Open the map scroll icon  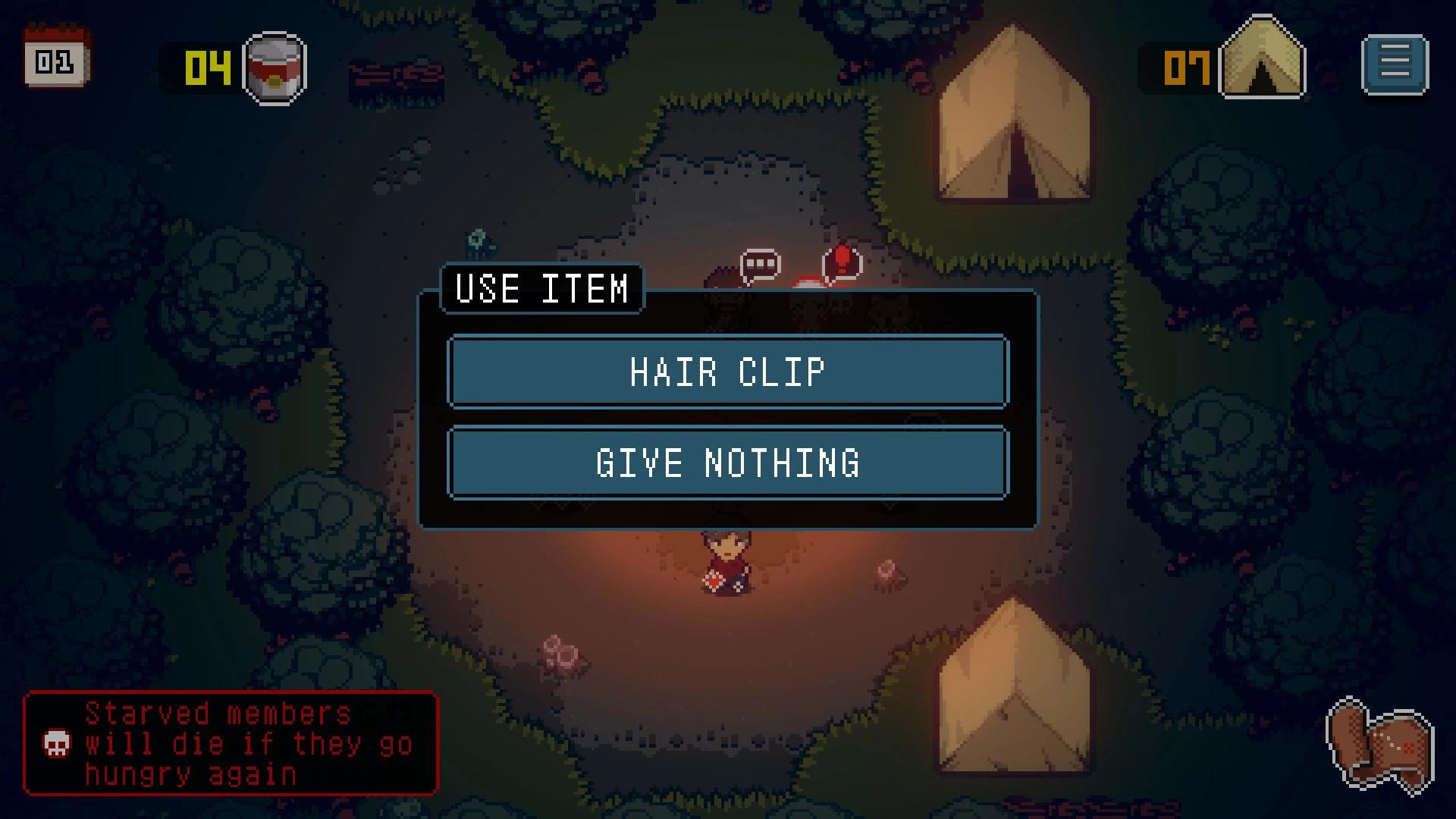(1380, 745)
